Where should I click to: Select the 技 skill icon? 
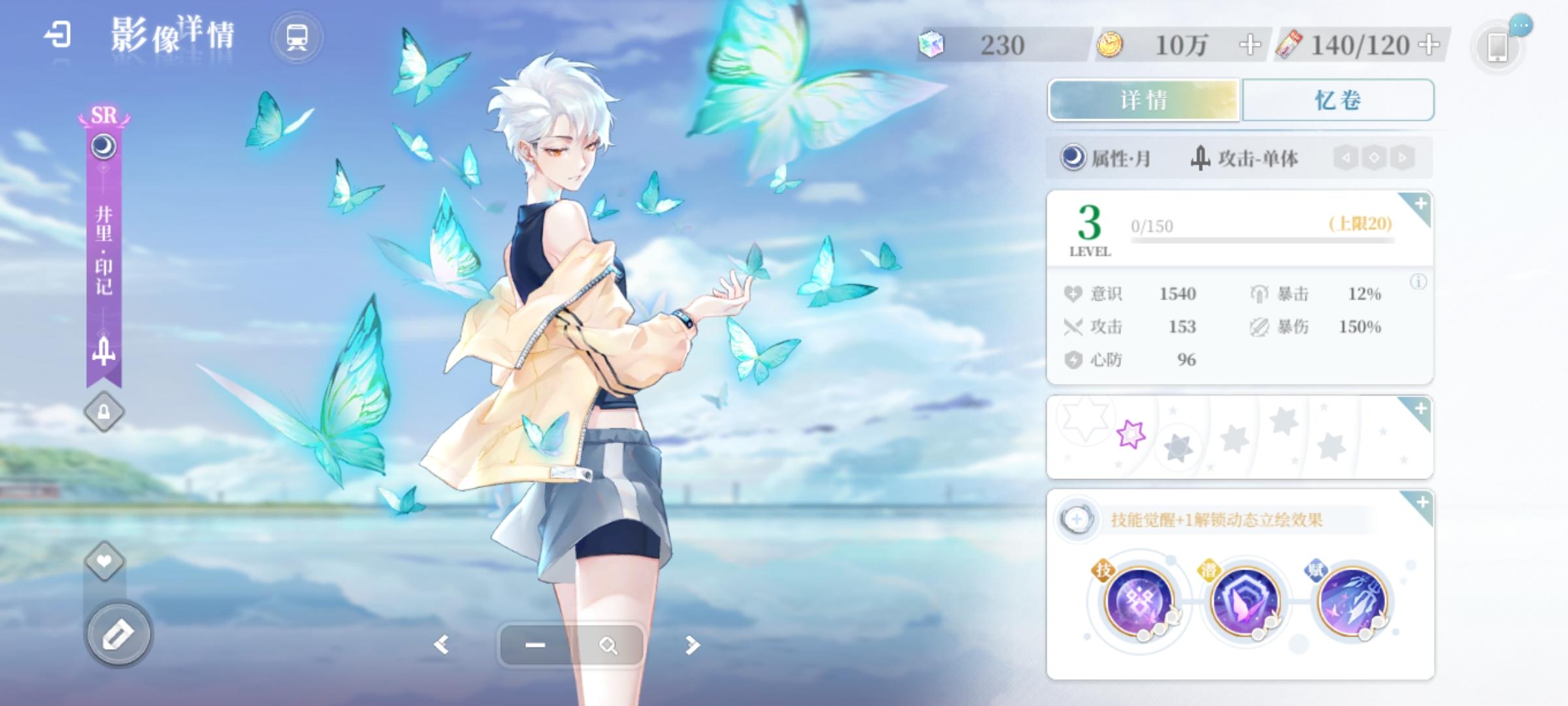click(1139, 601)
